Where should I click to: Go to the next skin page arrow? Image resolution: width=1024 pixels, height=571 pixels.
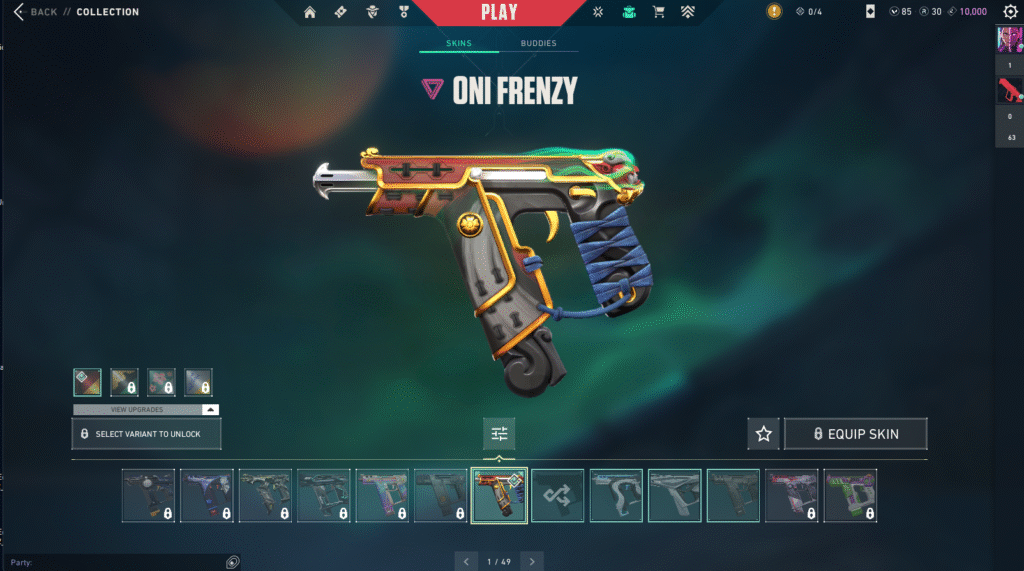click(533, 561)
